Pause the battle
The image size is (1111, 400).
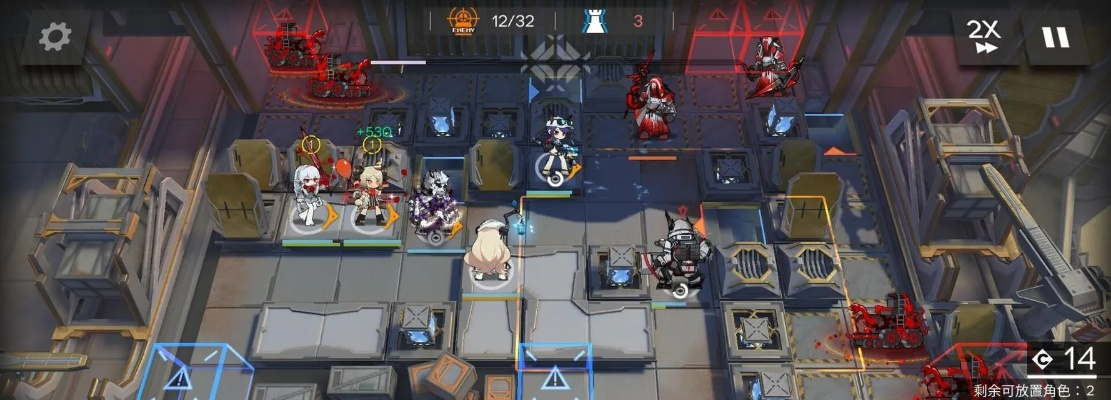pos(1055,39)
